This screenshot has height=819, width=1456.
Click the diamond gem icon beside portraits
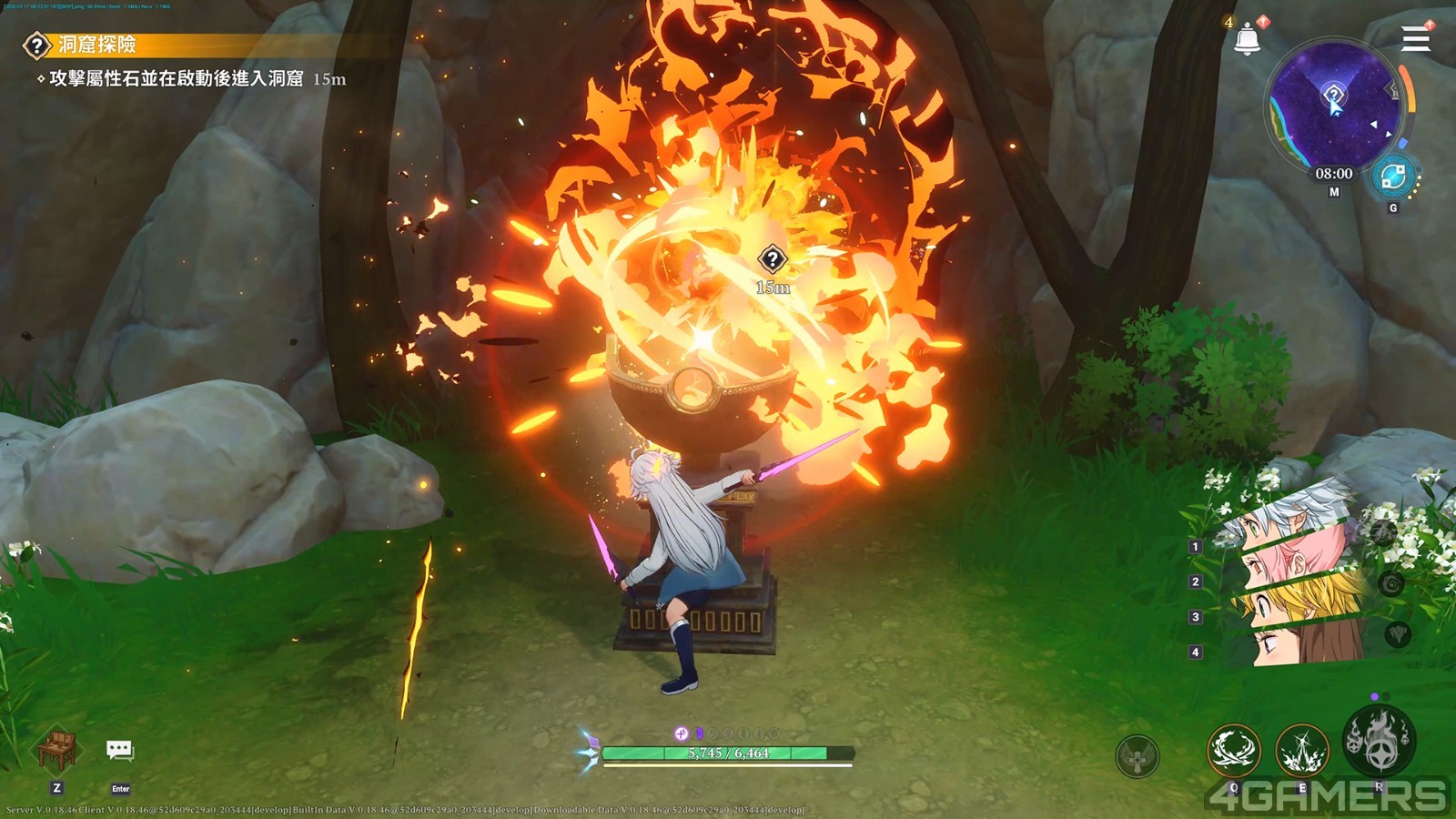click(1398, 634)
